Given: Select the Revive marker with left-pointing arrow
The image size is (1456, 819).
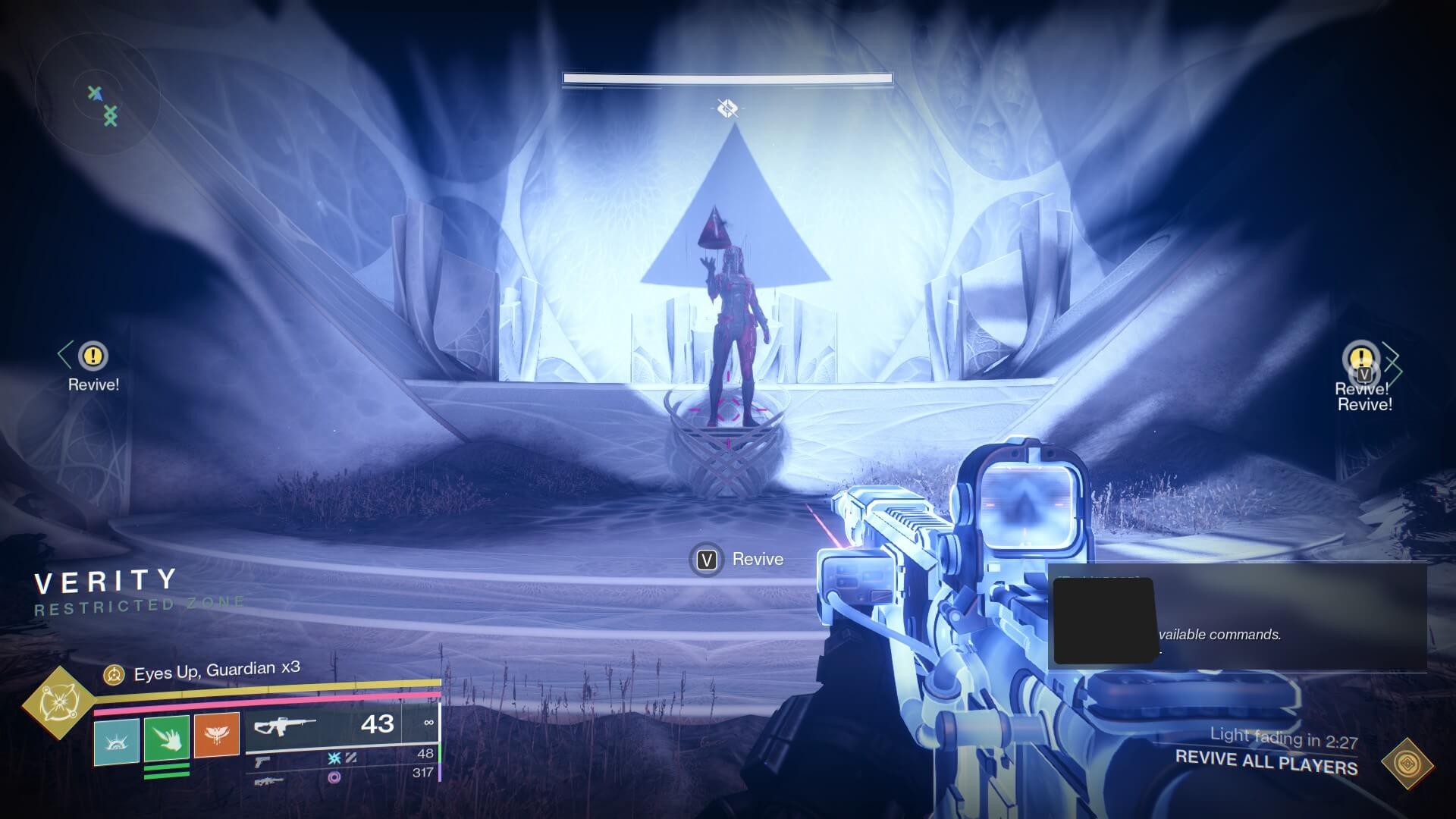Looking at the screenshot, I should point(93,356).
